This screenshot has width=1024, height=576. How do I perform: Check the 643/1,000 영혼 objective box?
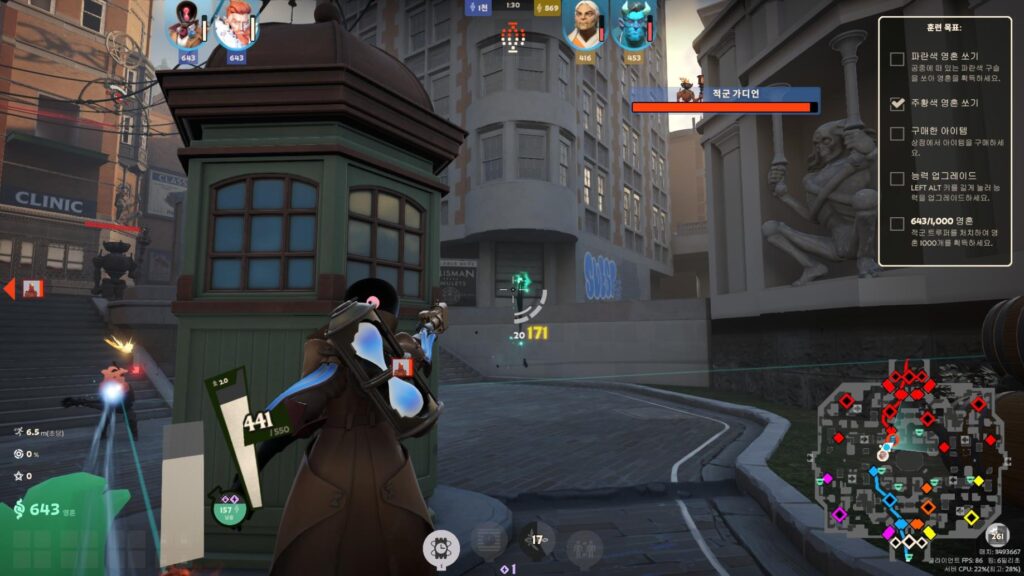point(897,222)
